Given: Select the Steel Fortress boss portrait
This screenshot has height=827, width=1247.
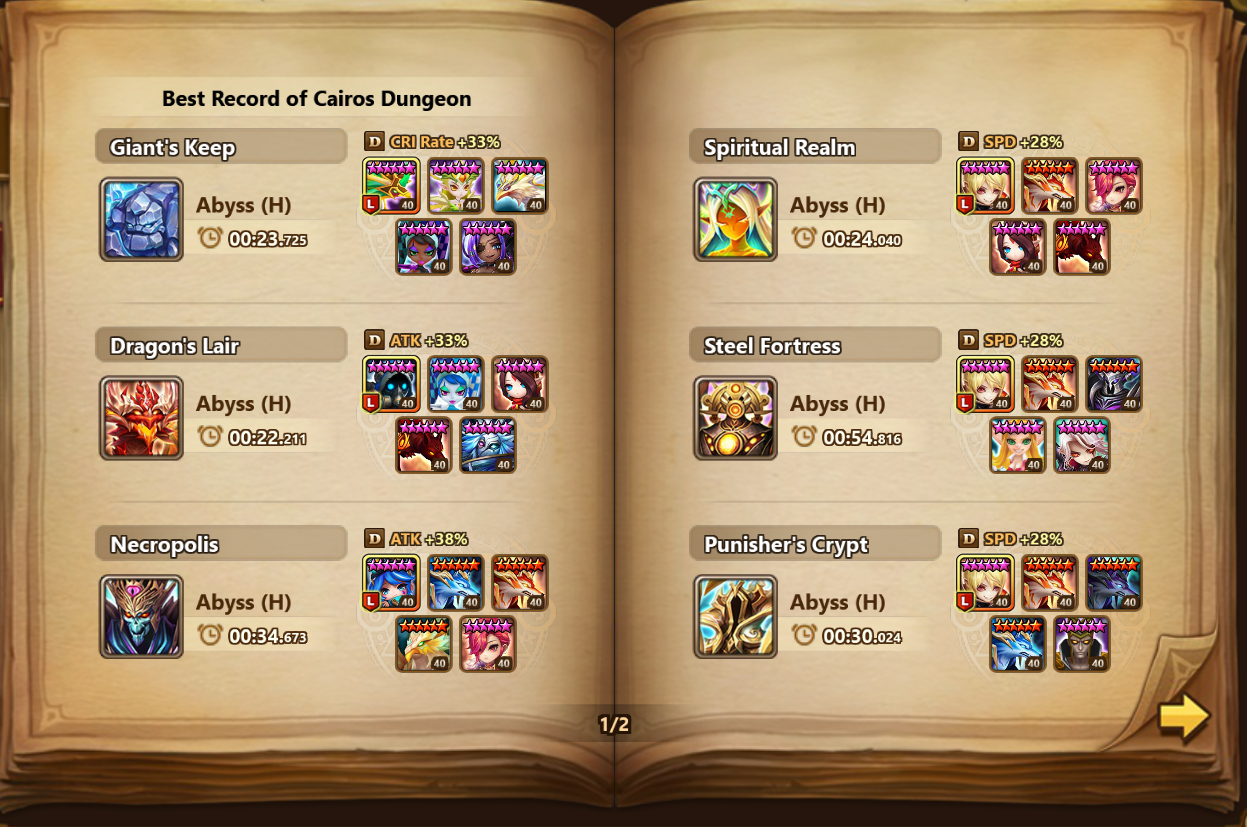Looking at the screenshot, I should point(735,417).
